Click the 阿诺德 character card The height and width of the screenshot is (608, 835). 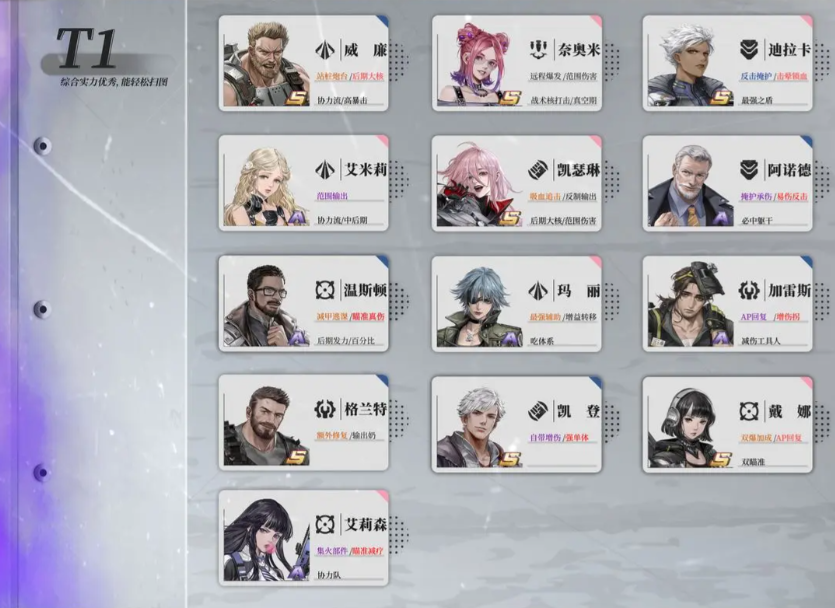(727, 182)
